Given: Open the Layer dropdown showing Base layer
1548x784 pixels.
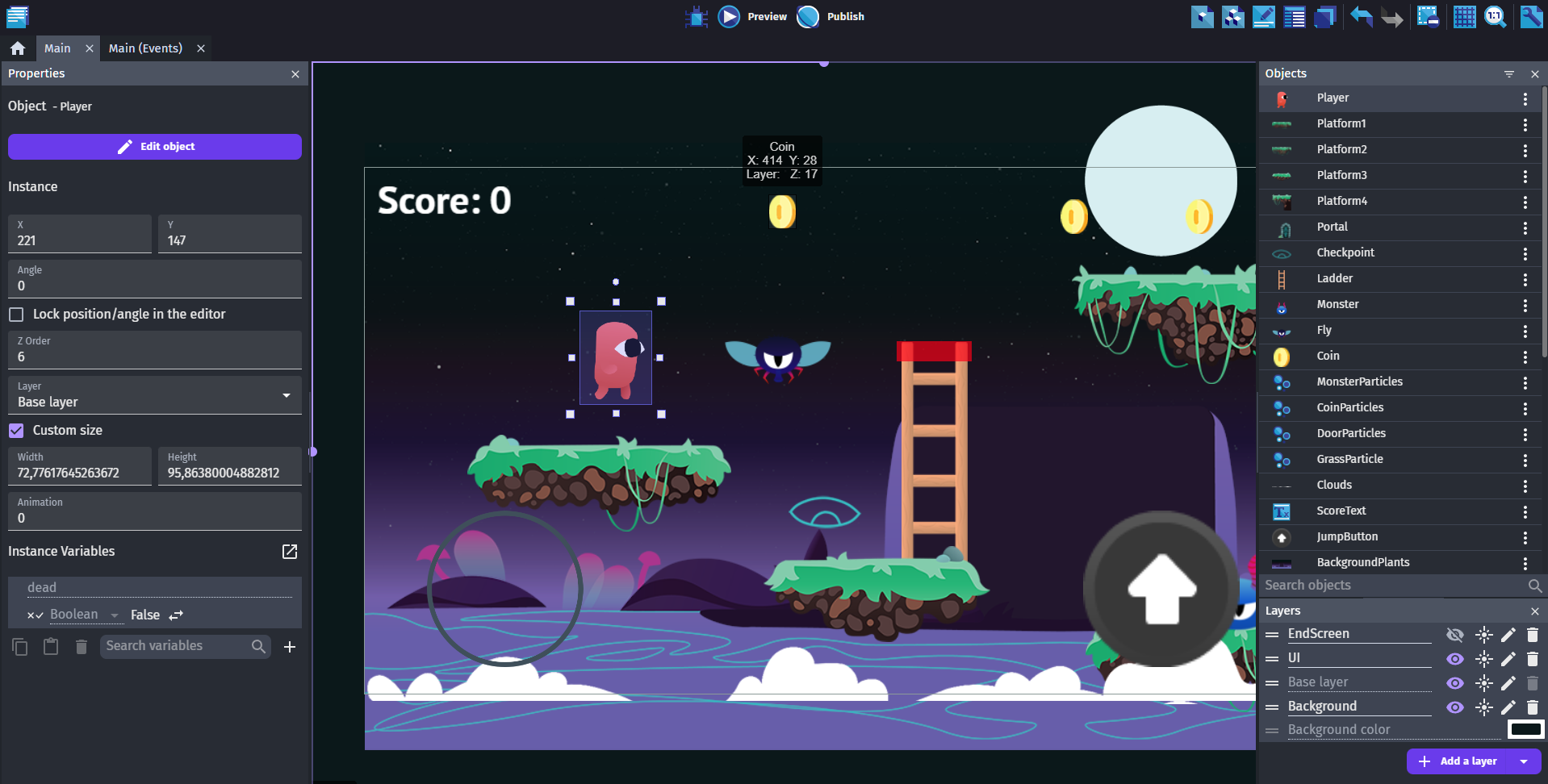Looking at the screenshot, I should [x=285, y=396].
